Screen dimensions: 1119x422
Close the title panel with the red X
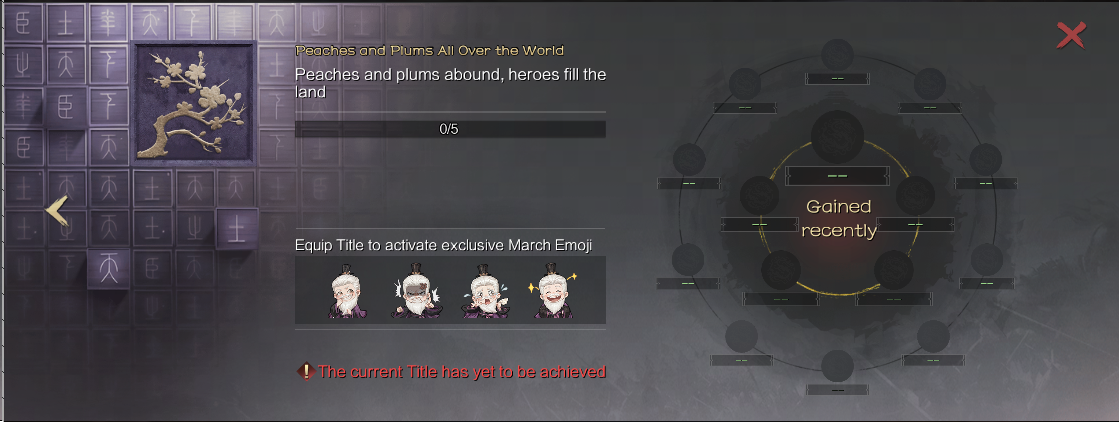point(1071,36)
